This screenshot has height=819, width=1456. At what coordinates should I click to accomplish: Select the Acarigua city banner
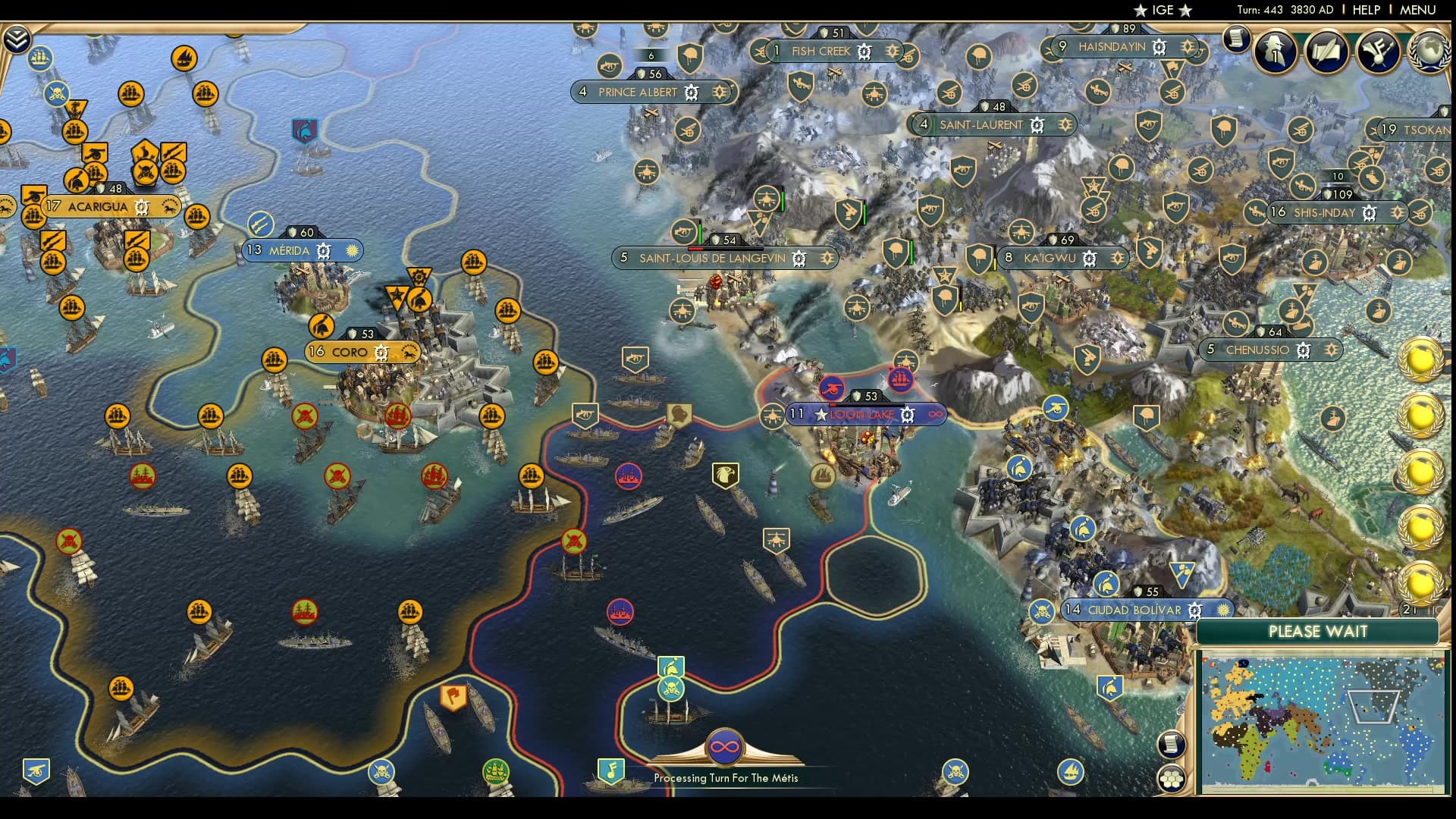tap(98, 206)
